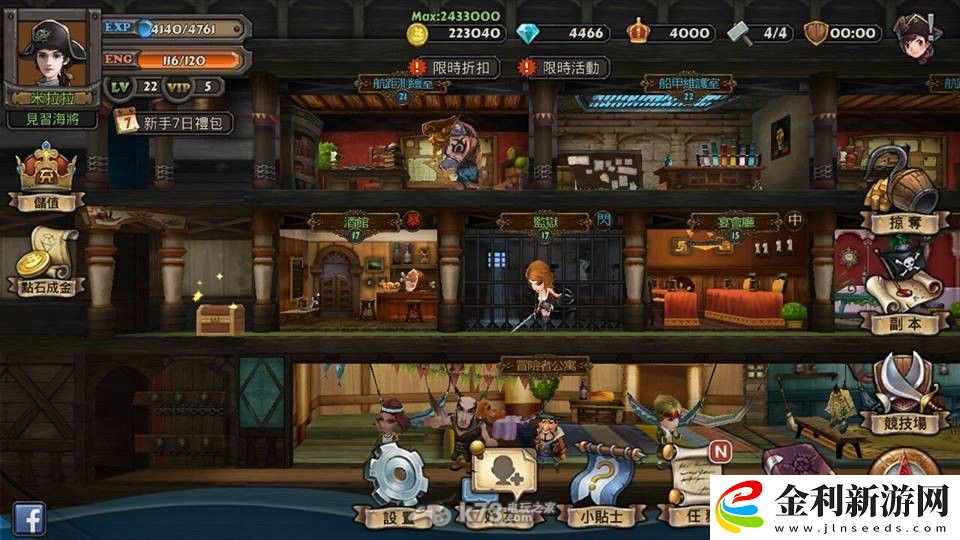This screenshot has height=540, width=960.
Task: Show the 小貼士 tips
Action: pyautogui.click(x=603, y=487)
